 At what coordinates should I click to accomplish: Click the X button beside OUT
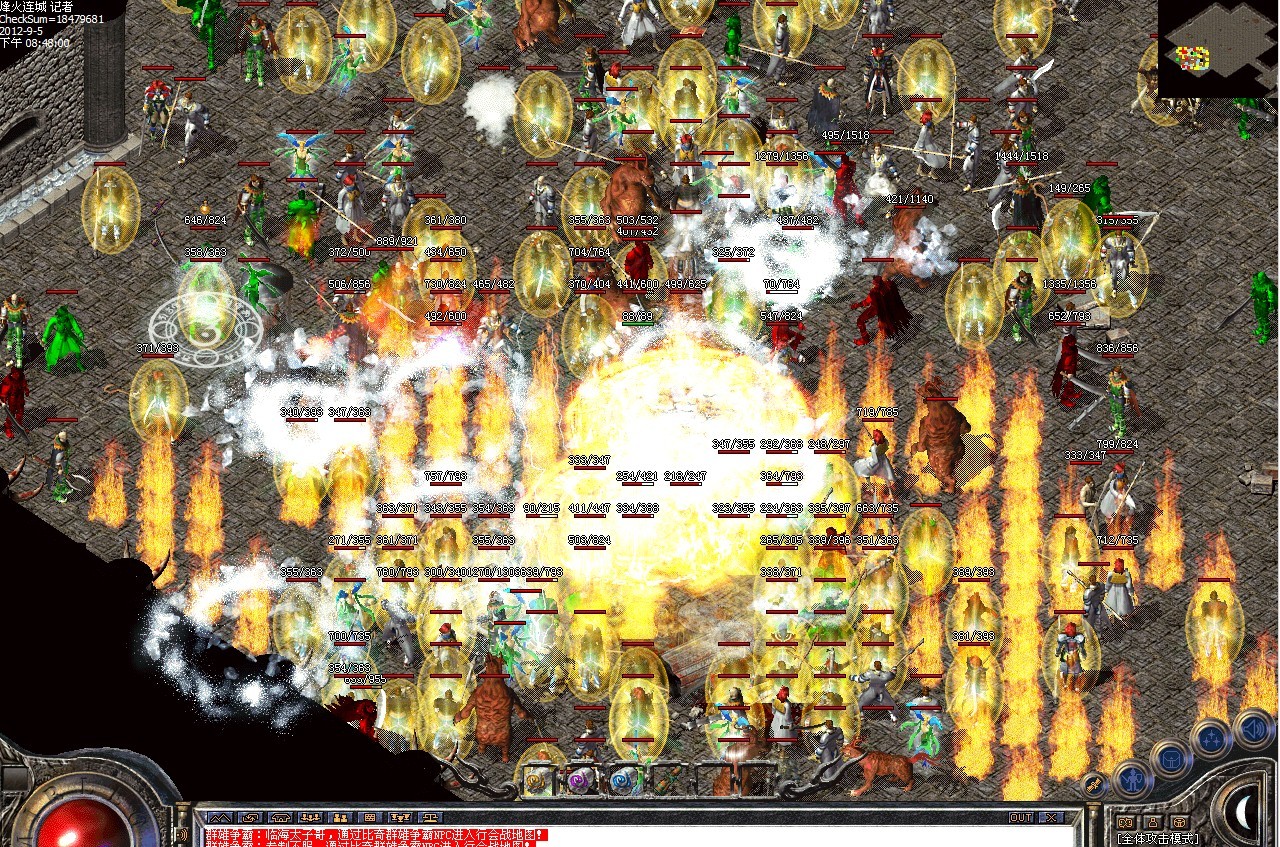click(1049, 817)
